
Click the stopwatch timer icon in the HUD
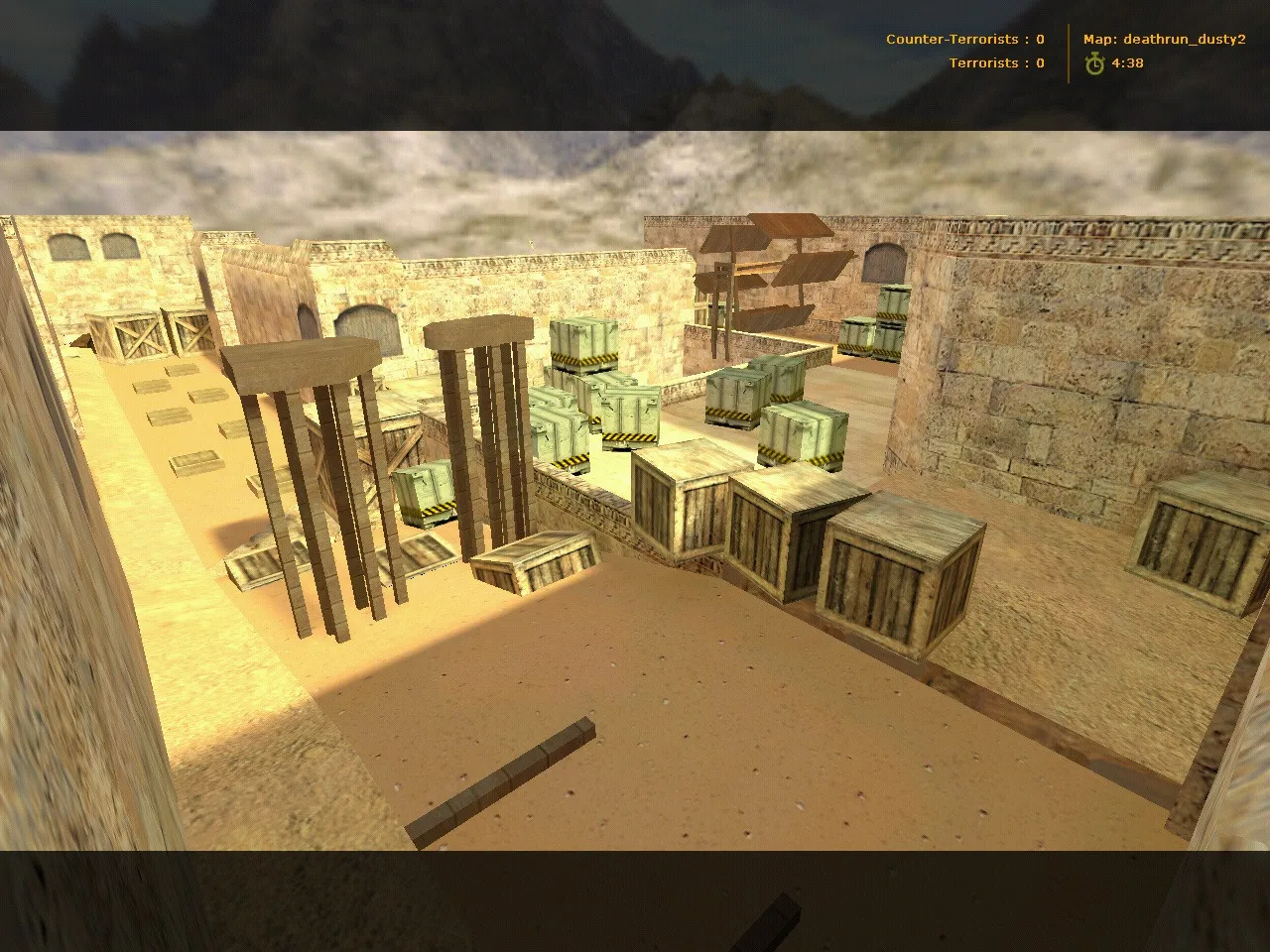(x=1092, y=62)
